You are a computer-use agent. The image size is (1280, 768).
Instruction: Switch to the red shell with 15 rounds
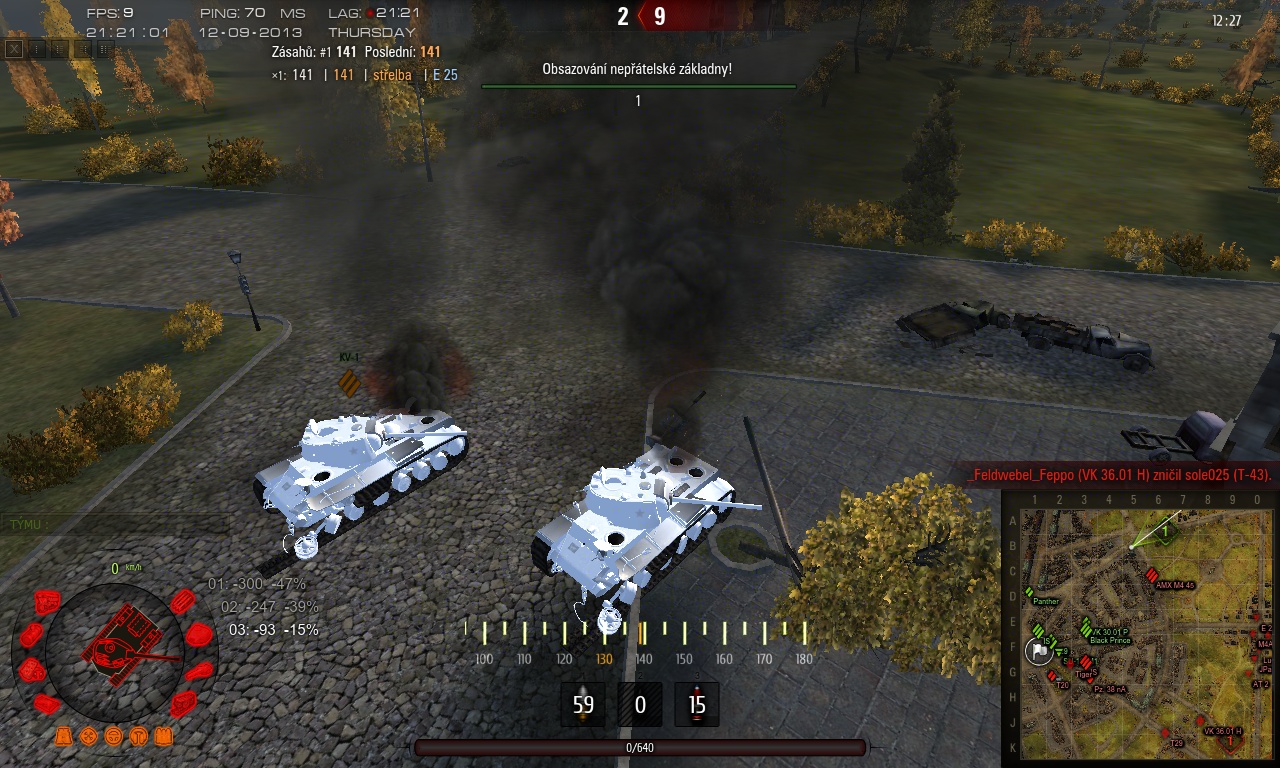[696, 704]
